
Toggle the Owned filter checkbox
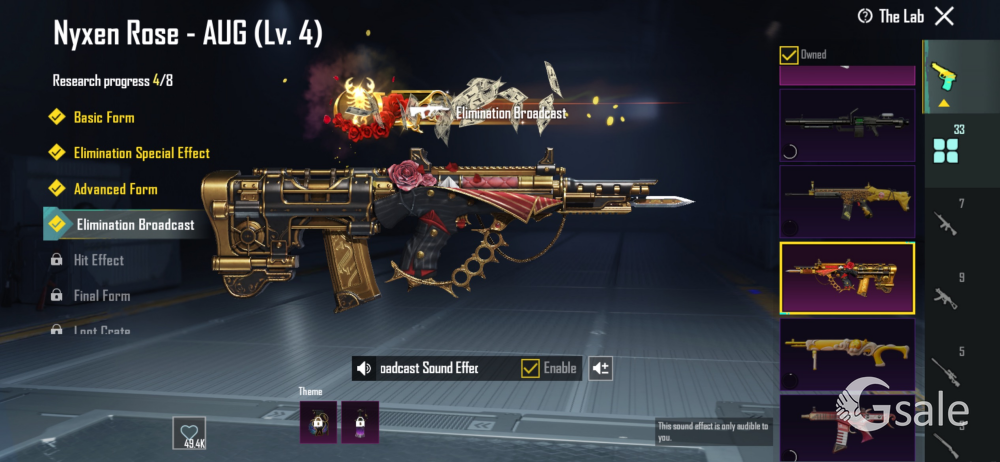790,55
